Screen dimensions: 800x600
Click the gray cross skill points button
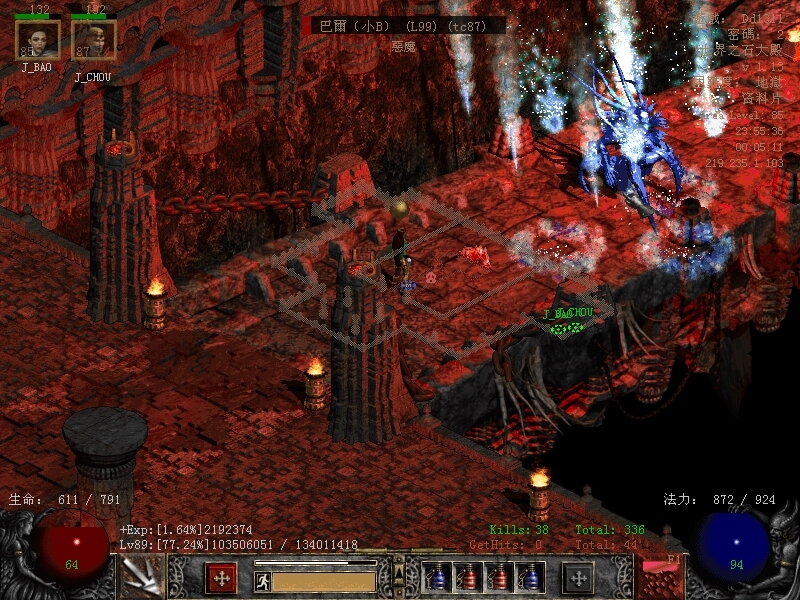point(577,578)
